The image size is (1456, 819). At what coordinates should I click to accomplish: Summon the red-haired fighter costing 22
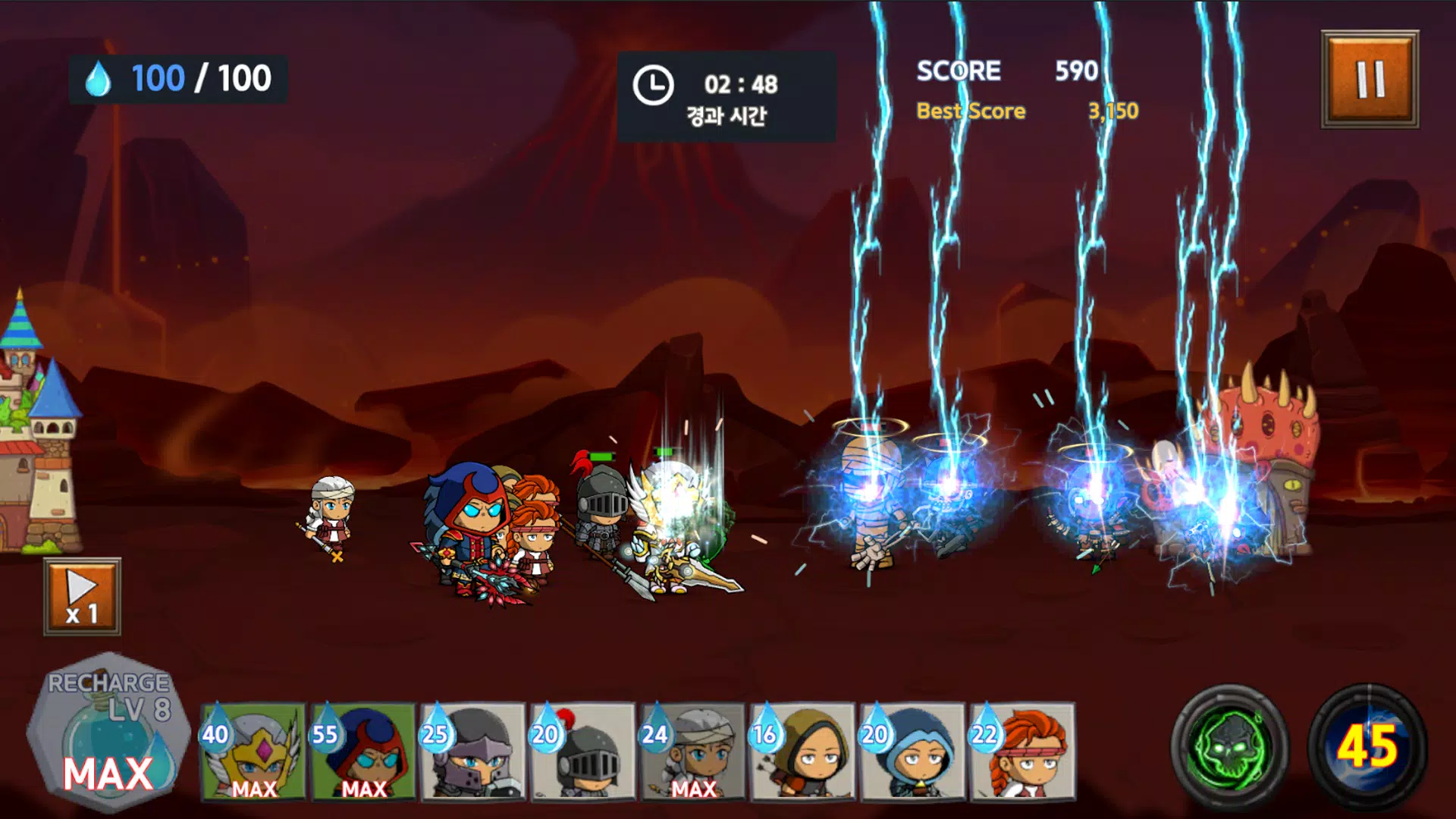1022,752
